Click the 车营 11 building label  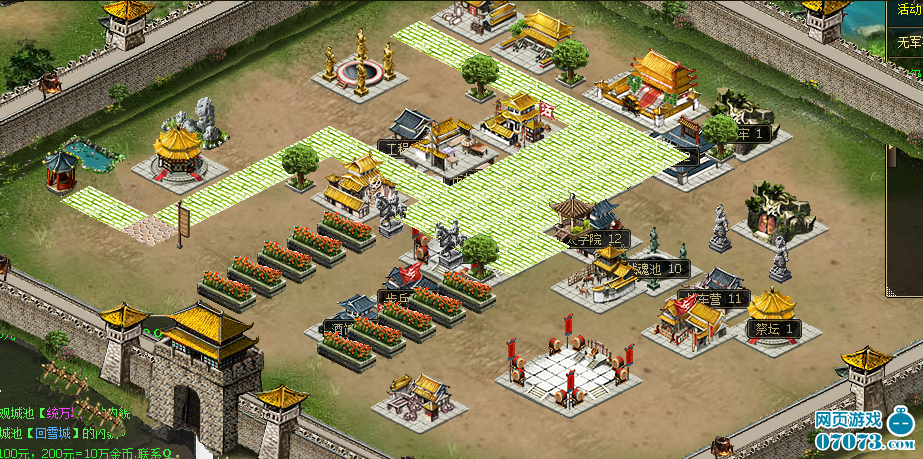pyautogui.click(x=716, y=298)
